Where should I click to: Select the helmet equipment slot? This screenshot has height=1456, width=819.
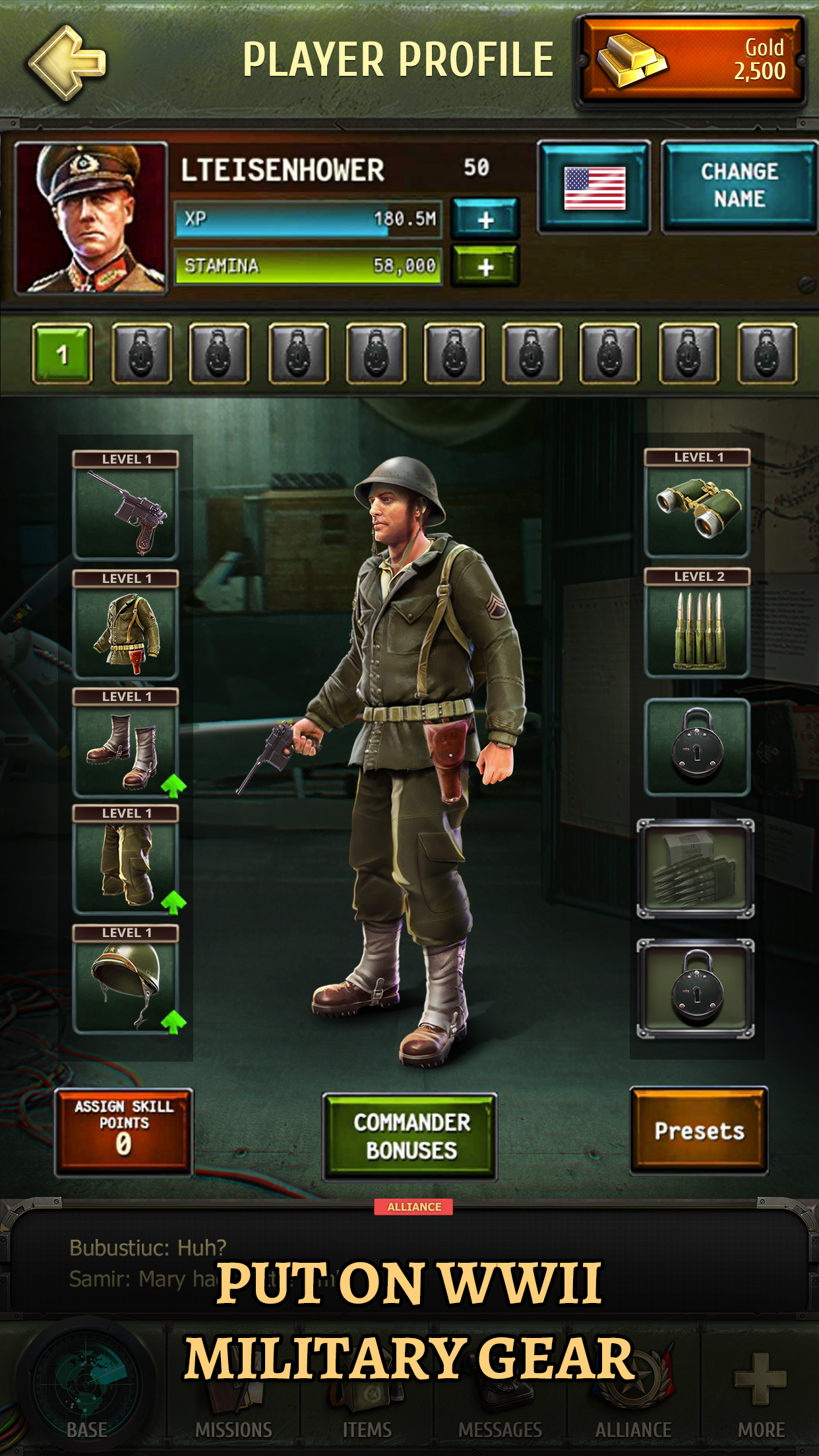click(x=125, y=985)
